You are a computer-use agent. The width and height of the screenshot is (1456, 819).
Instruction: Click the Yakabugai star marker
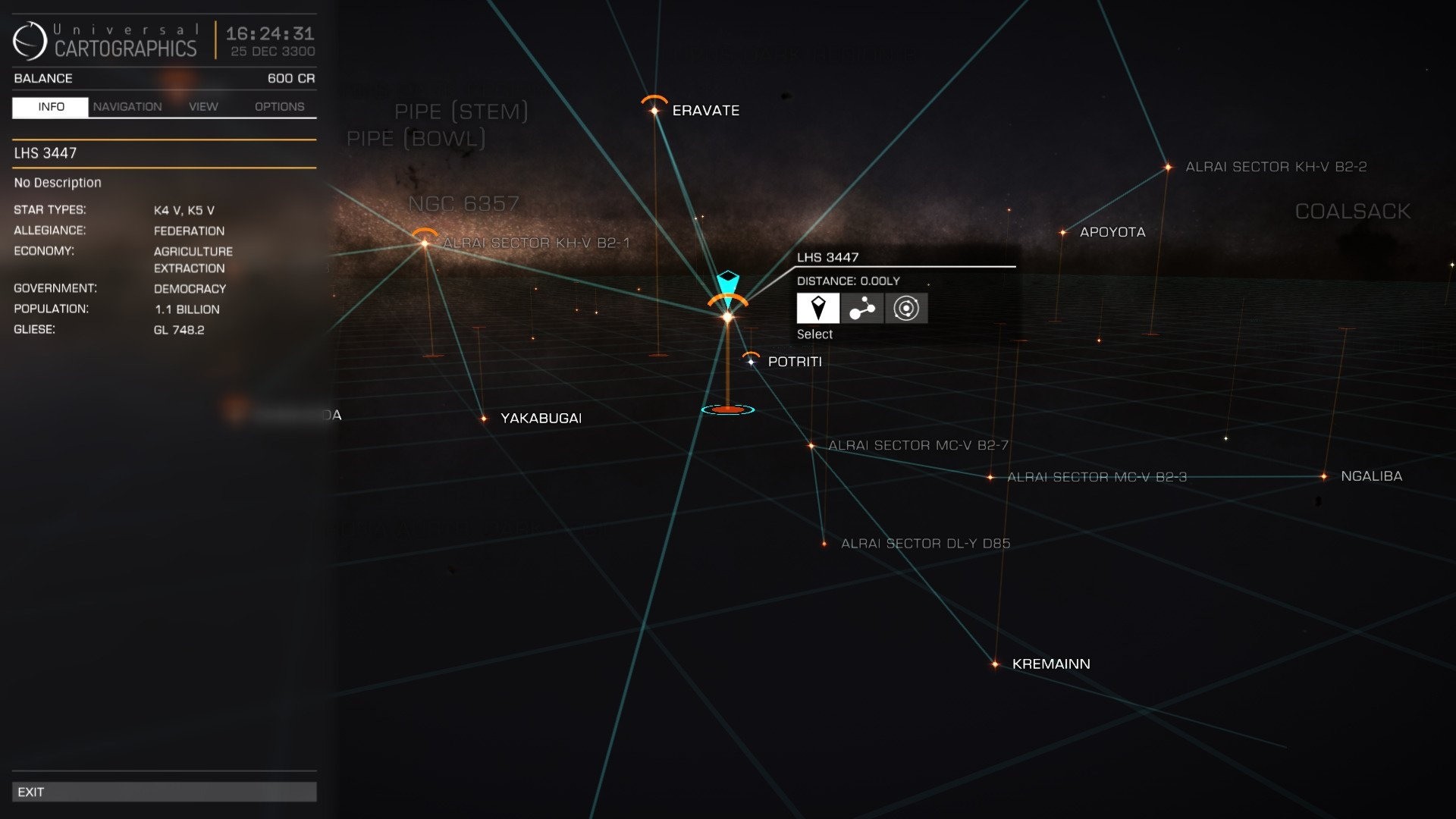point(485,417)
